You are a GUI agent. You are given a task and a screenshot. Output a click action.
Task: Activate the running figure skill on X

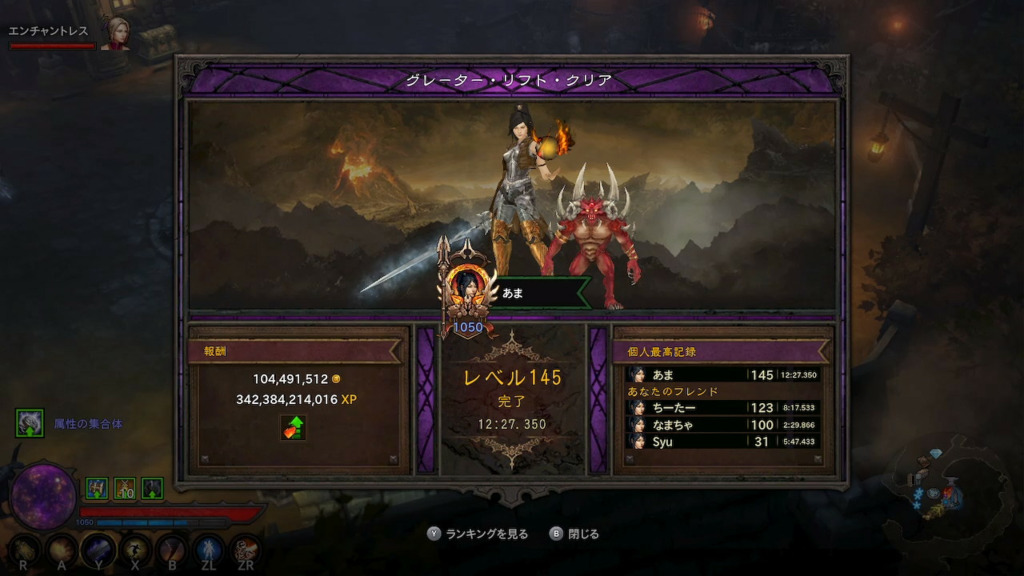[136, 549]
